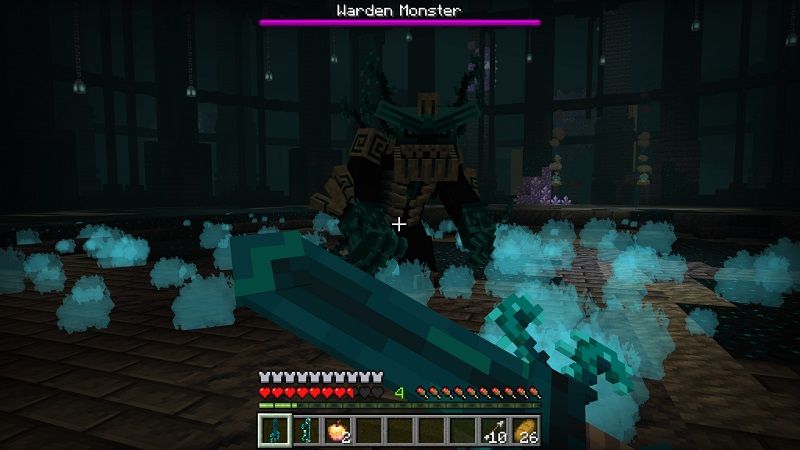The width and height of the screenshot is (800, 450).
Task: Select the arrows stack slot
Action: [494, 430]
